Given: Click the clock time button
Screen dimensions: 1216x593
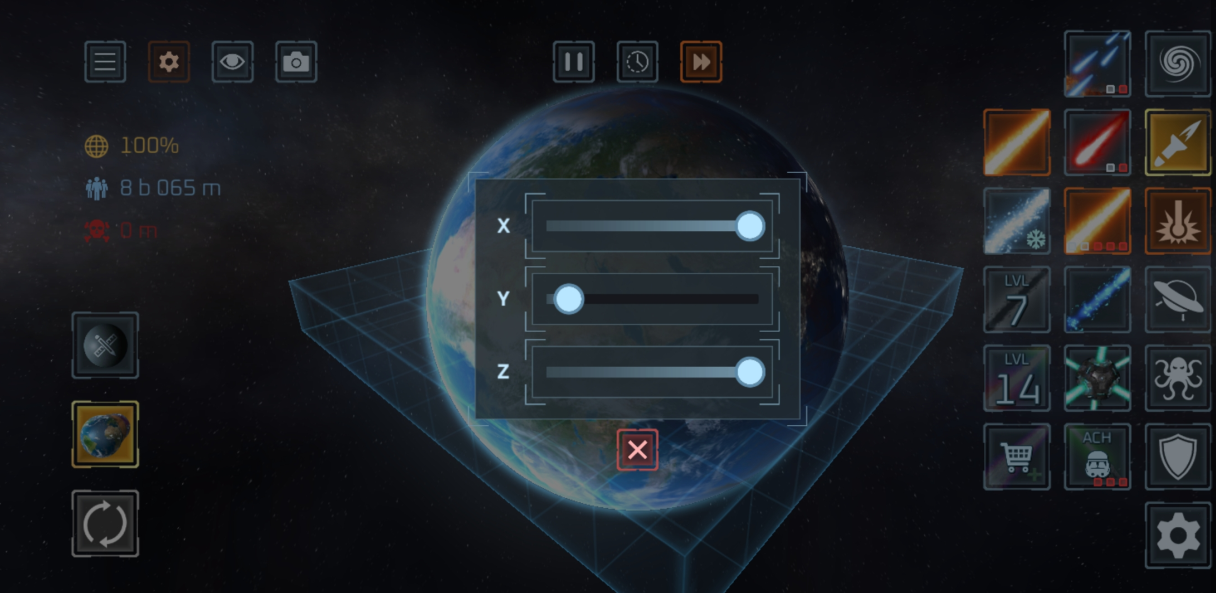Looking at the screenshot, I should tap(637, 62).
